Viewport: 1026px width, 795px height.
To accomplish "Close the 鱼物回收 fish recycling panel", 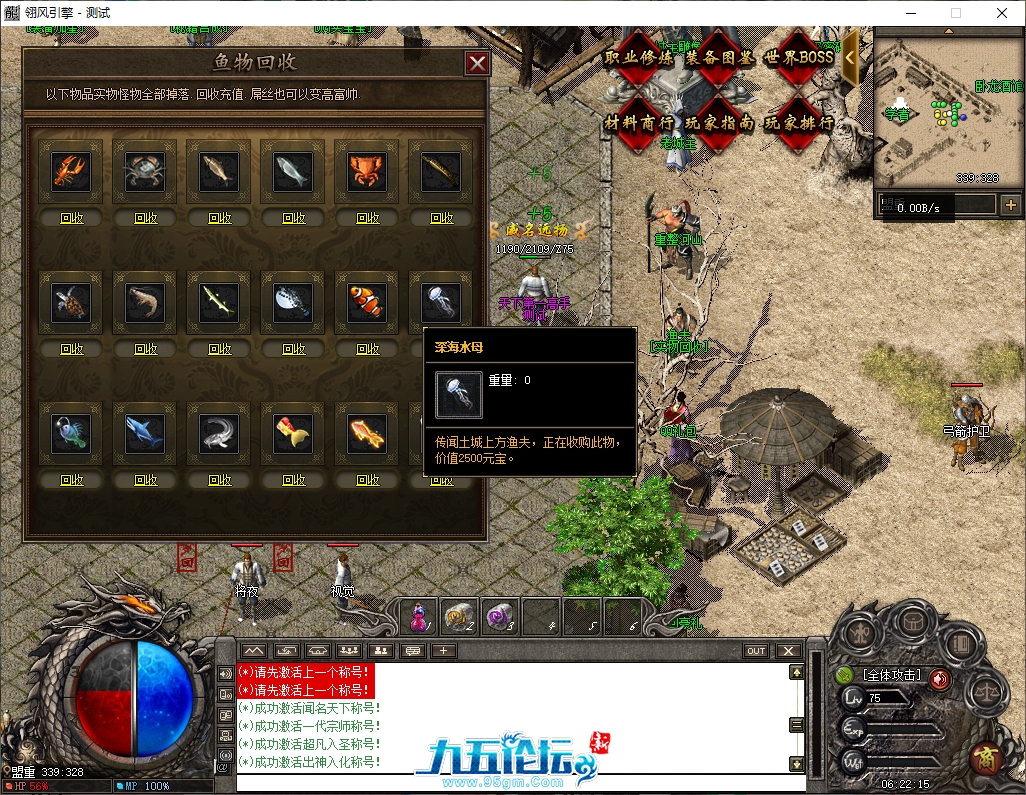I will click(x=478, y=64).
